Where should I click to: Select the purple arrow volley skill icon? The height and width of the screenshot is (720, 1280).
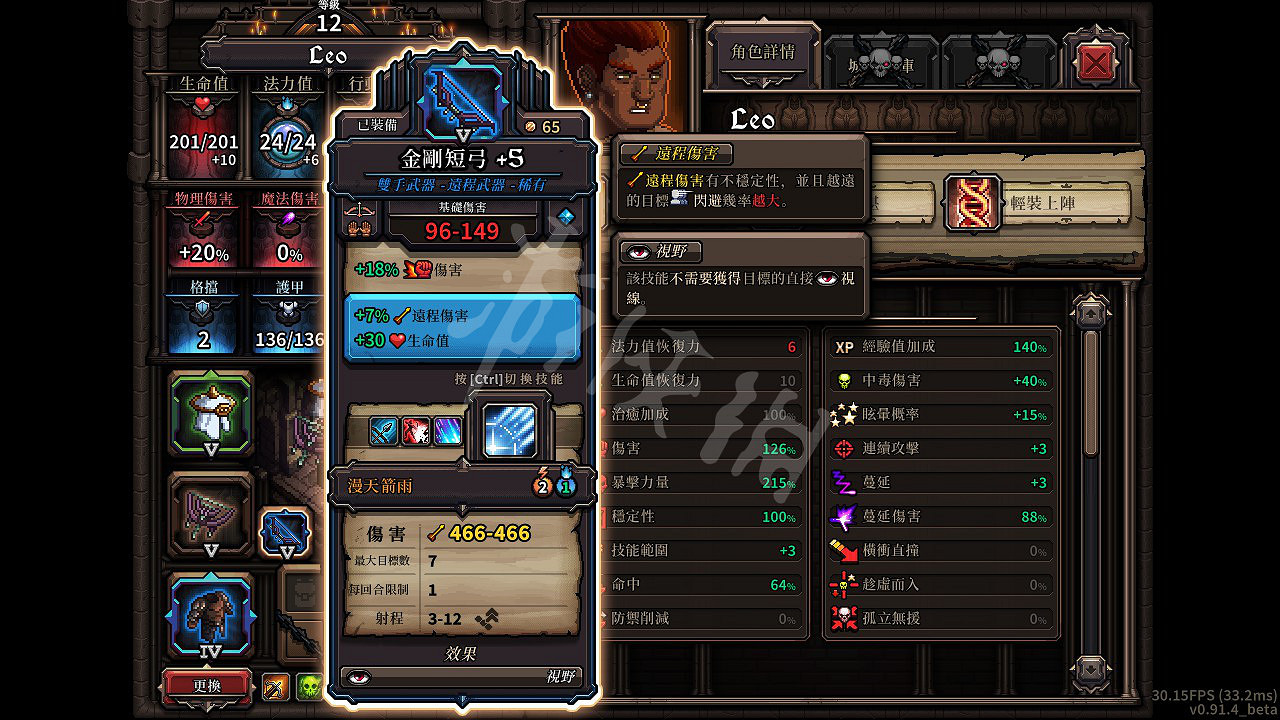pos(447,430)
